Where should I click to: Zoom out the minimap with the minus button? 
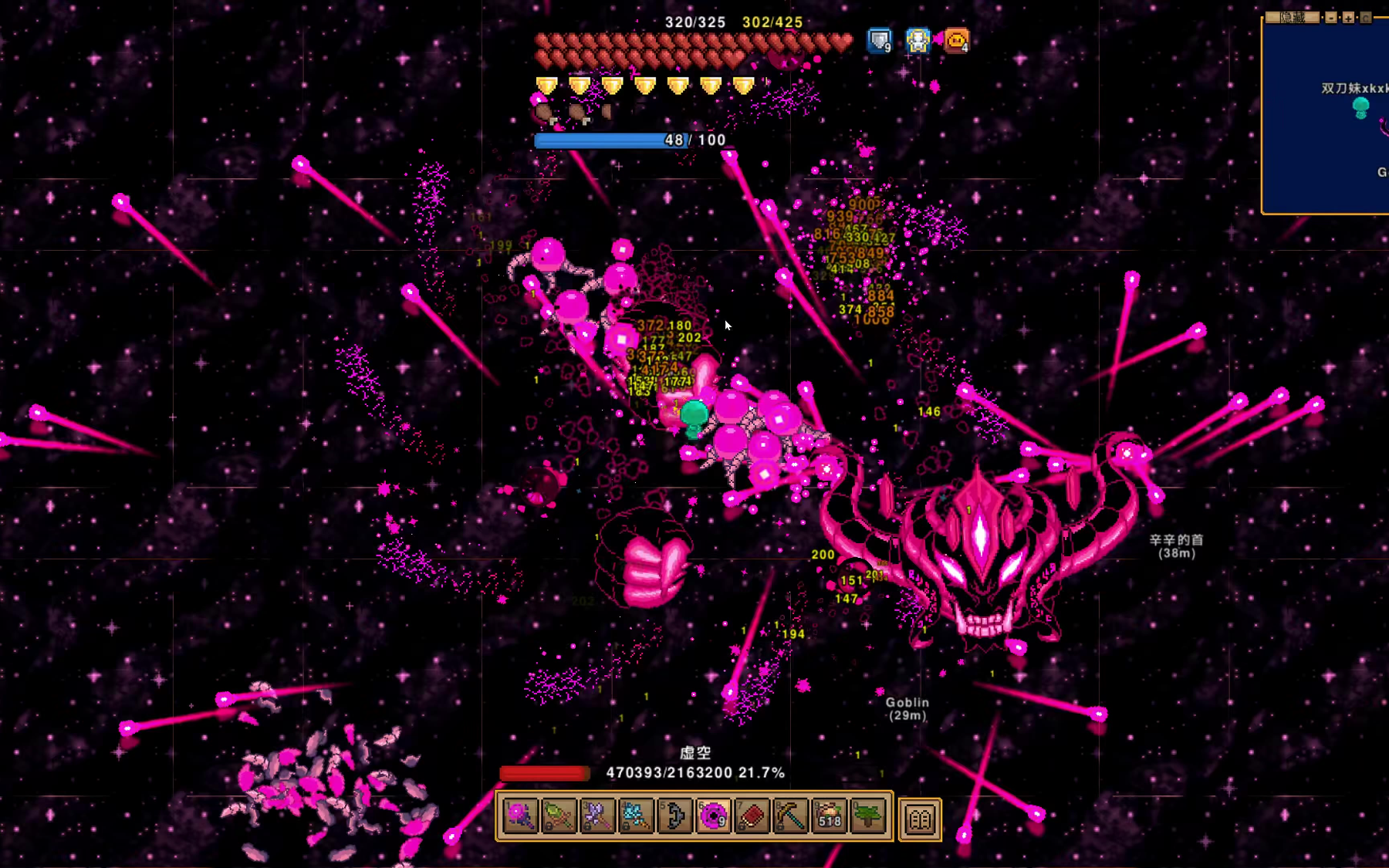[x=1332, y=17]
